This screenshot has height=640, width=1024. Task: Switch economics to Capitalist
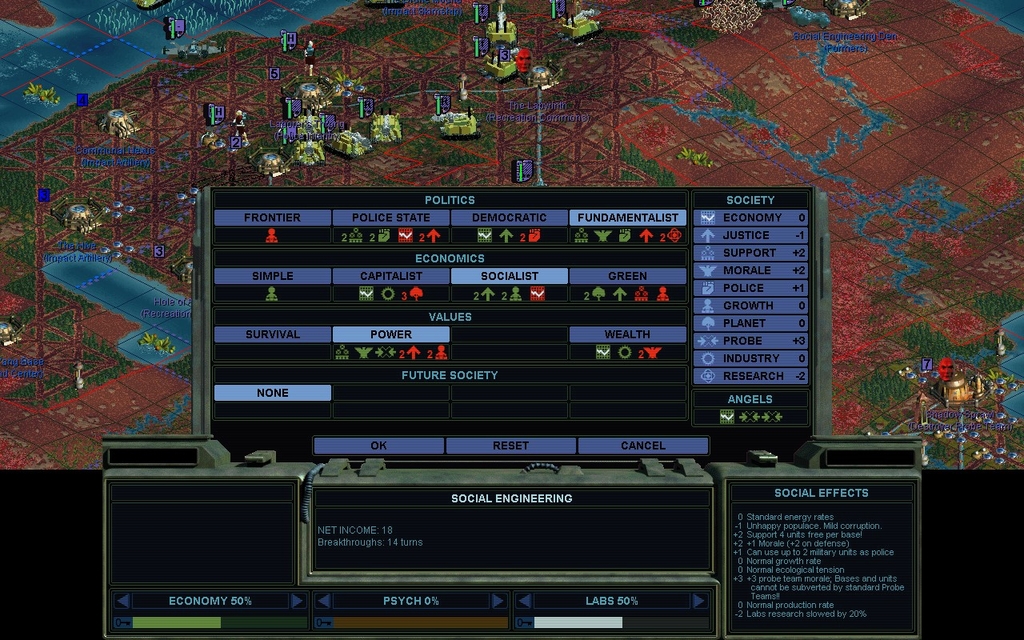(x=390, y=276)
